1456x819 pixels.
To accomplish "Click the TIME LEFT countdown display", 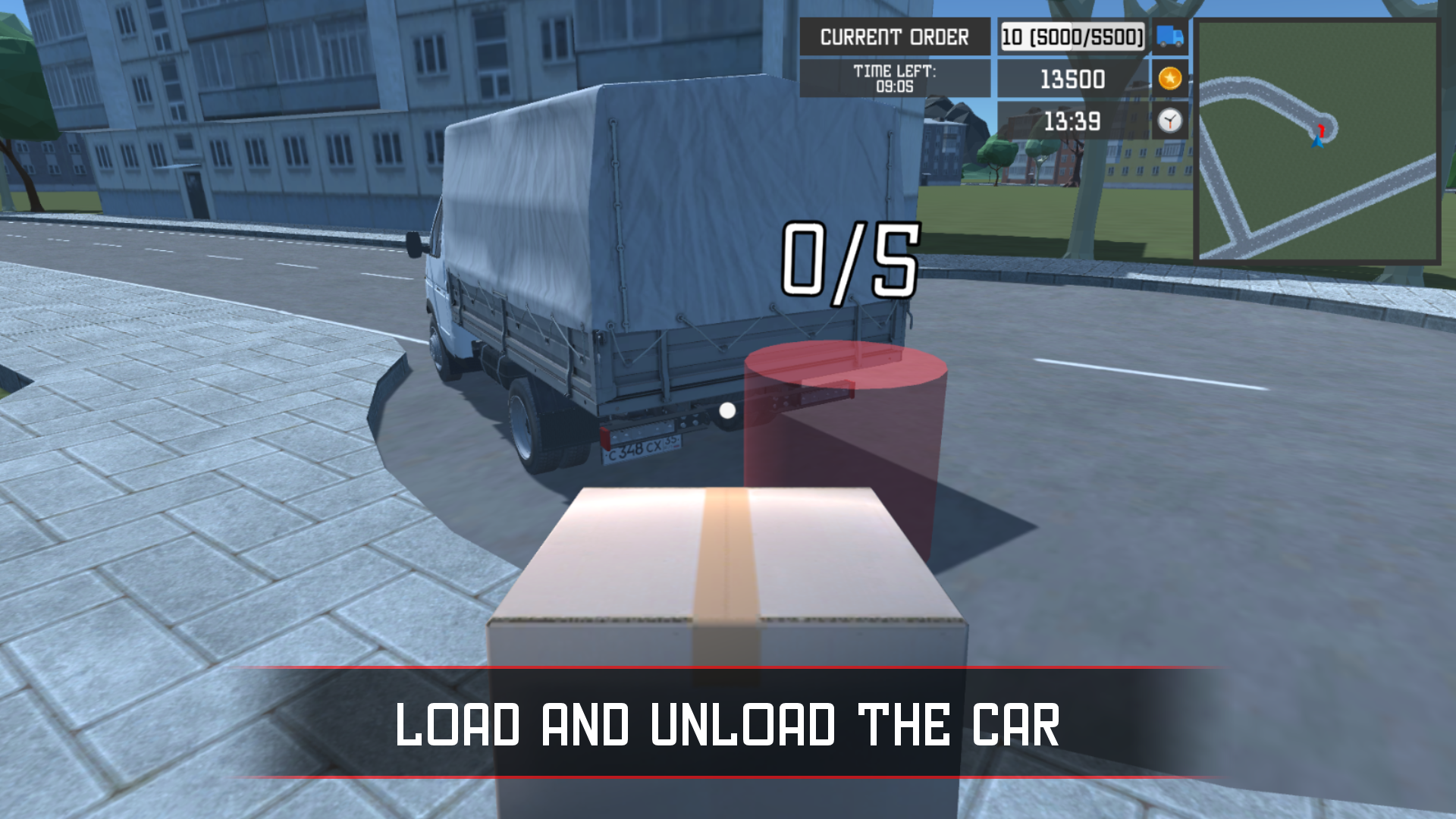I will pyautogui.click(x=895, y=76).
